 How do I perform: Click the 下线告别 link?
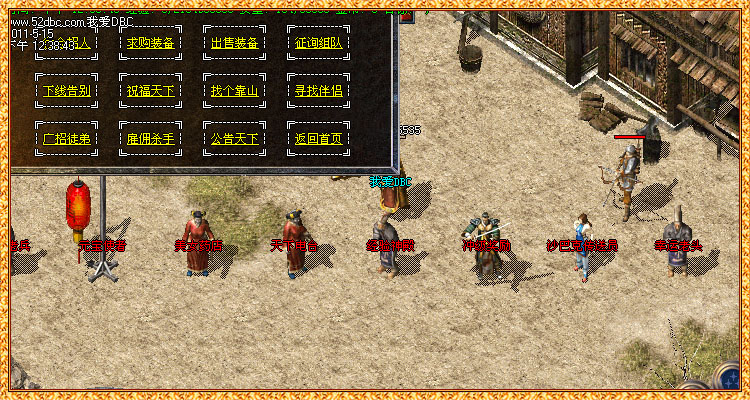pyautogui.click(x=67, y=91)
